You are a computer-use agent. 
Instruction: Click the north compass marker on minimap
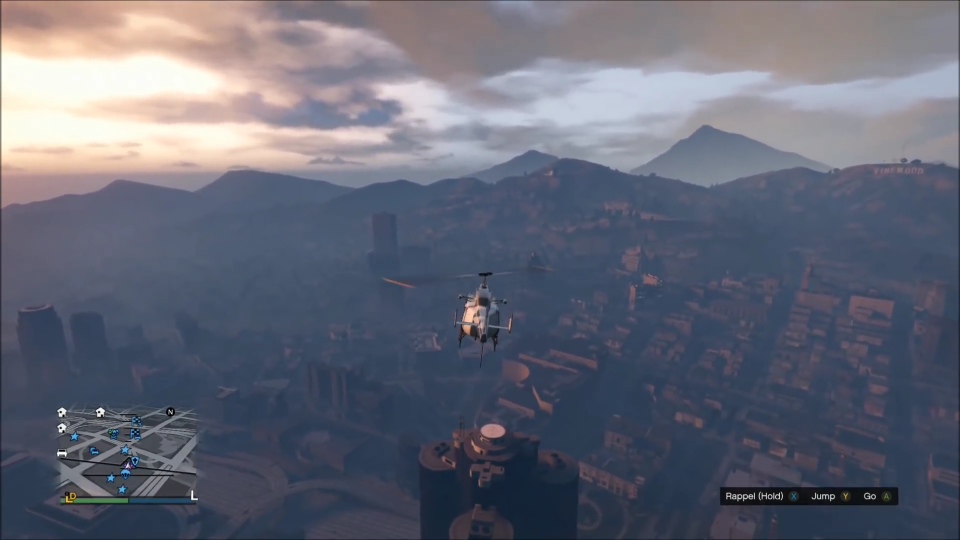point(170,412)
